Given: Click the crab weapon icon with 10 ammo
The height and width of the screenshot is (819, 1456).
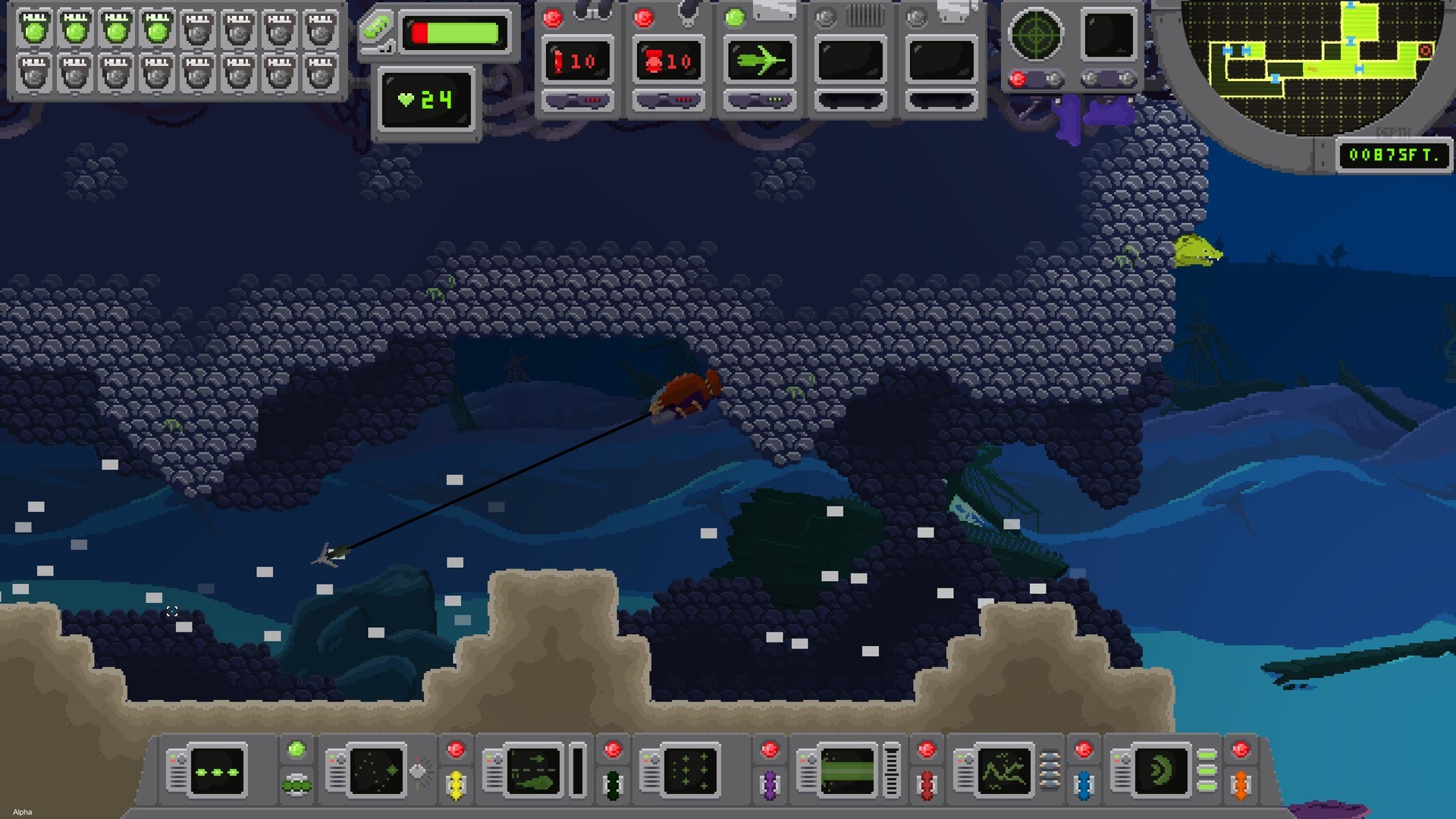Looking at the screenshot, I should point(669,61).
